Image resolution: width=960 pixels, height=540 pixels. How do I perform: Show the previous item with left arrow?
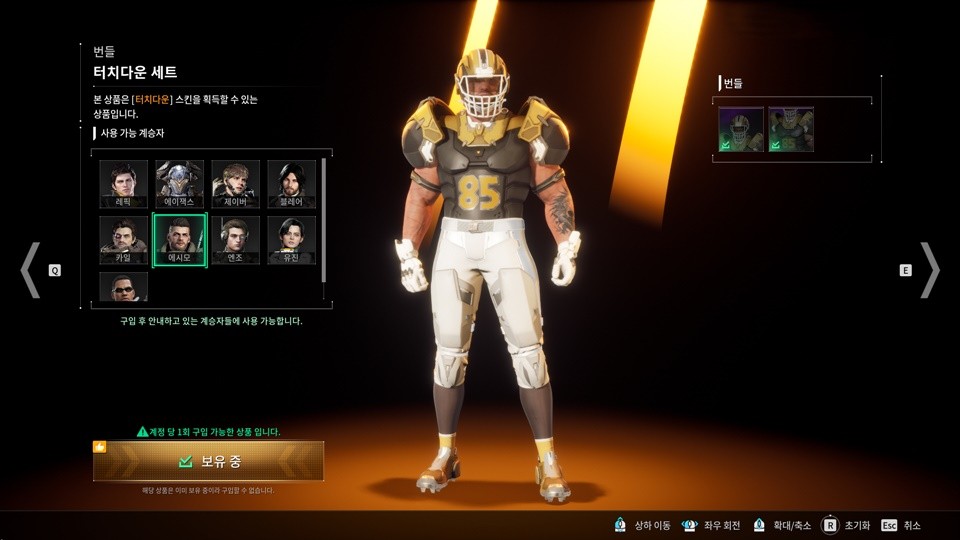click(31, 270)
